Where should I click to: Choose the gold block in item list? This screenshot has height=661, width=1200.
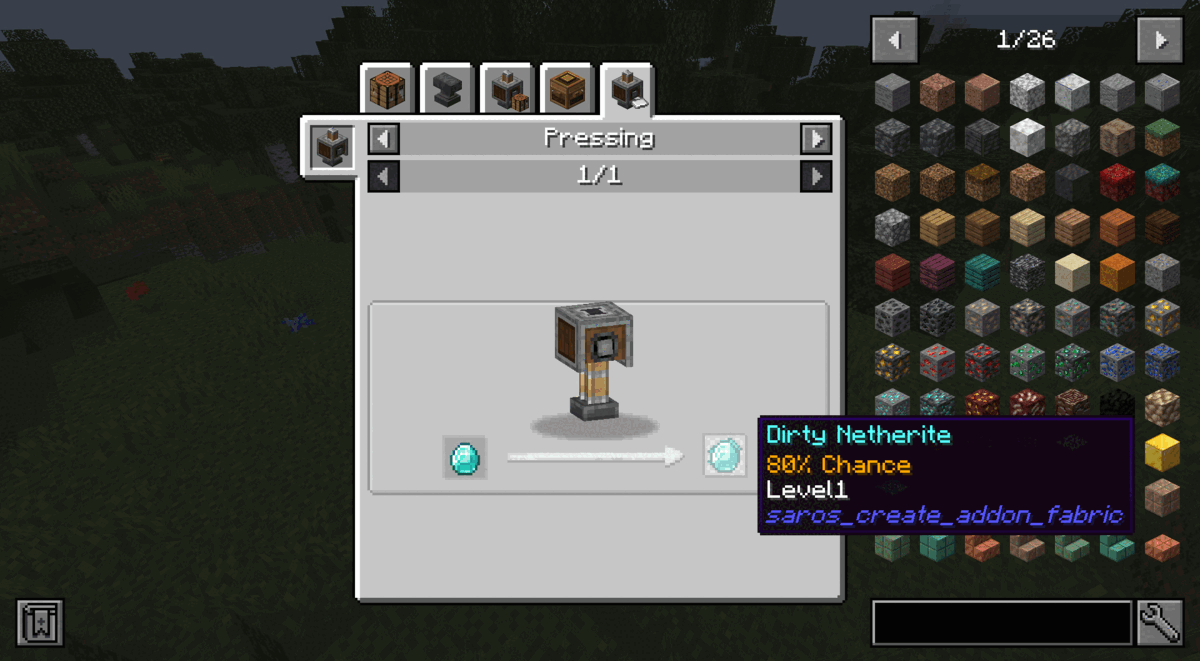click(x=1162, y=452)
